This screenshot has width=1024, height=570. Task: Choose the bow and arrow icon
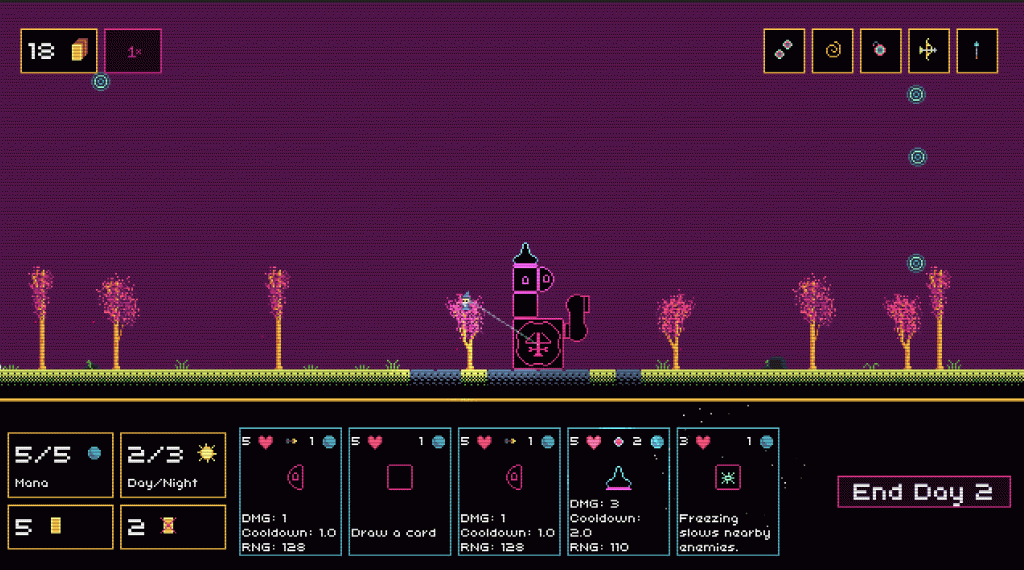coord(928,51)
